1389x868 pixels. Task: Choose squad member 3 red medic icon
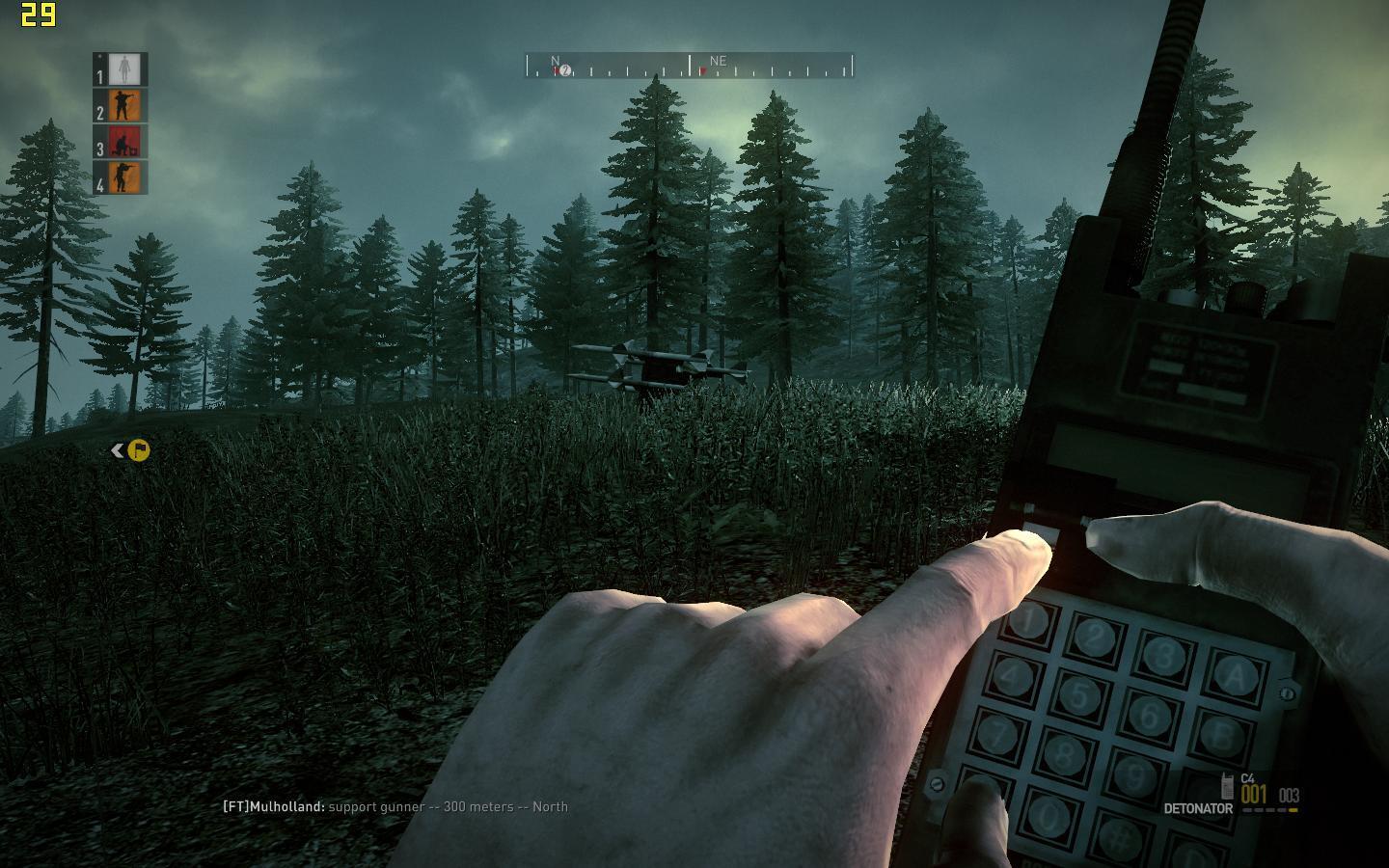(x=124, y=142)
